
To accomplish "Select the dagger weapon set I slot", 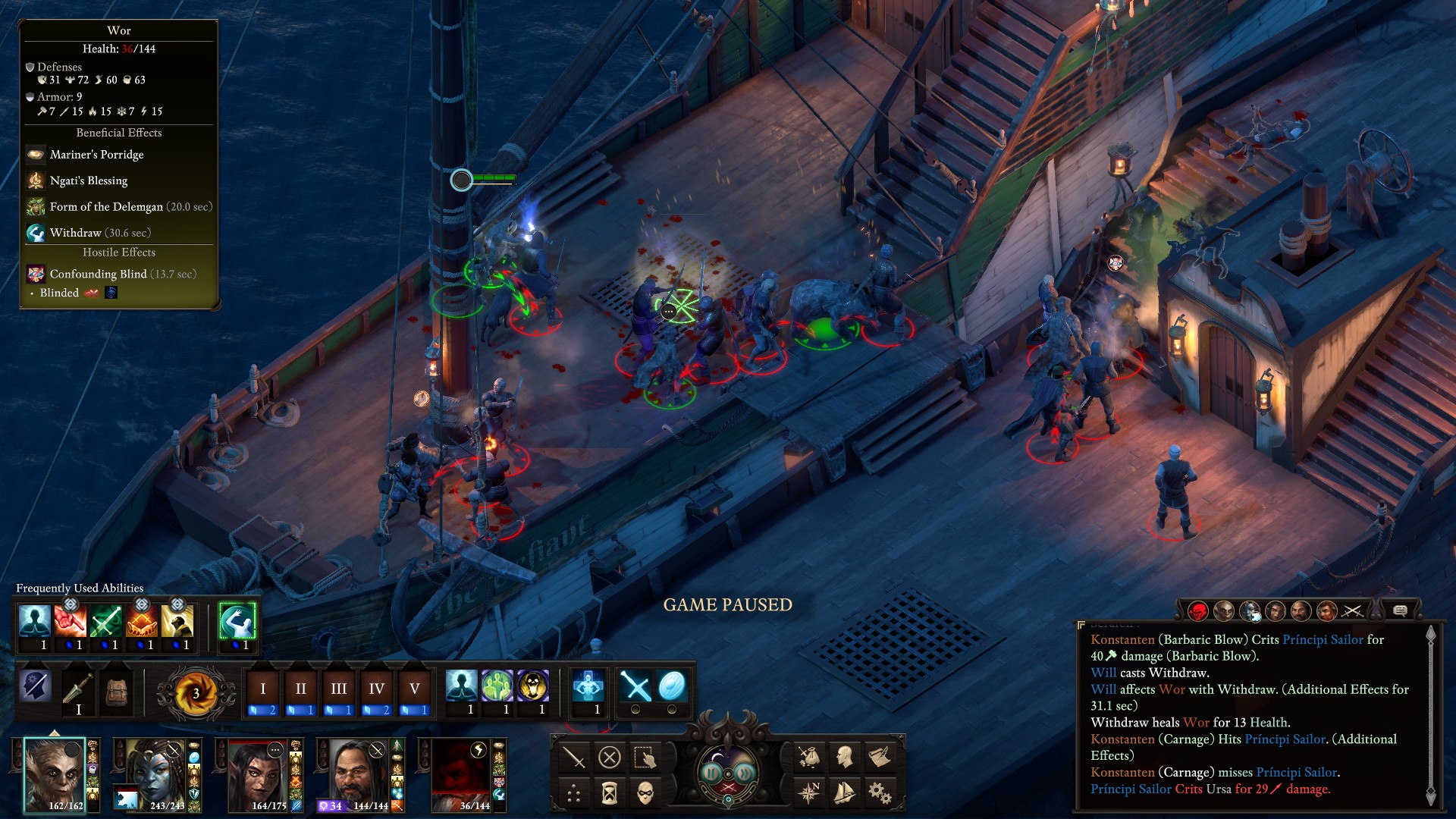I will tap(78, 689).
